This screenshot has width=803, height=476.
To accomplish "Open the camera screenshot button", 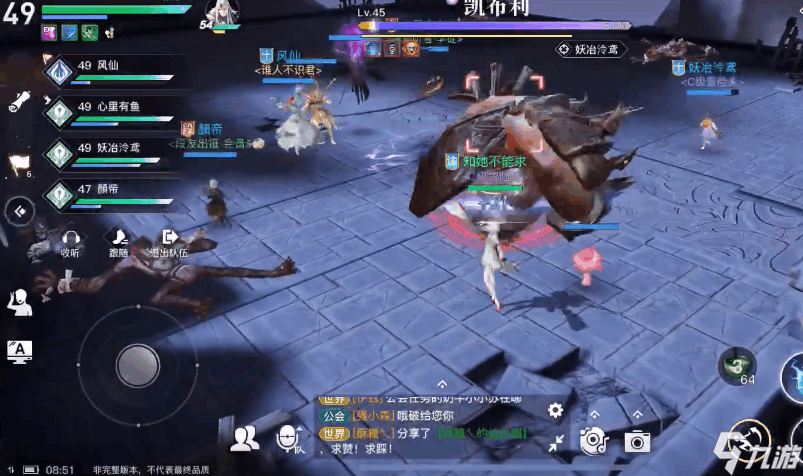I will [x=637, y=441].
